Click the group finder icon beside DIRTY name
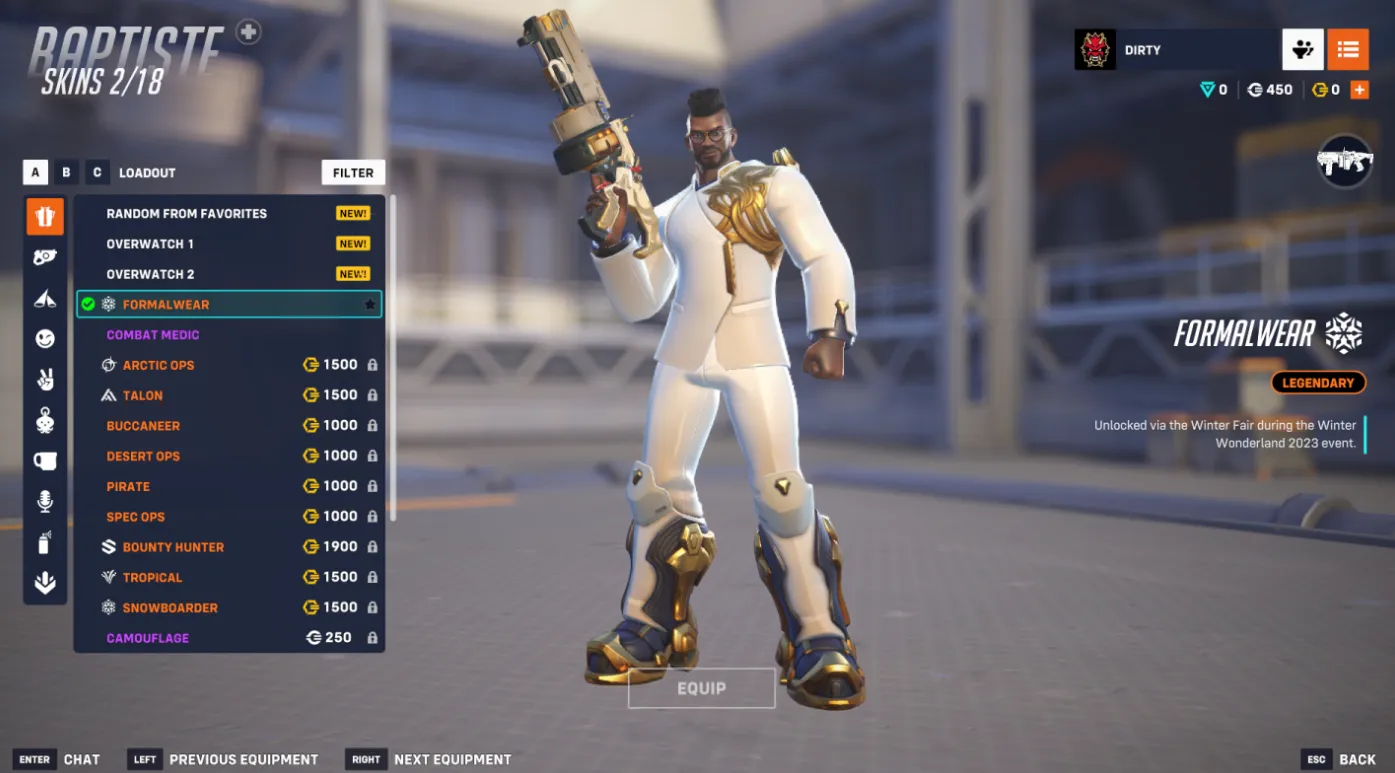Viewport: 1395px width, 773px height. [1303, 49]
